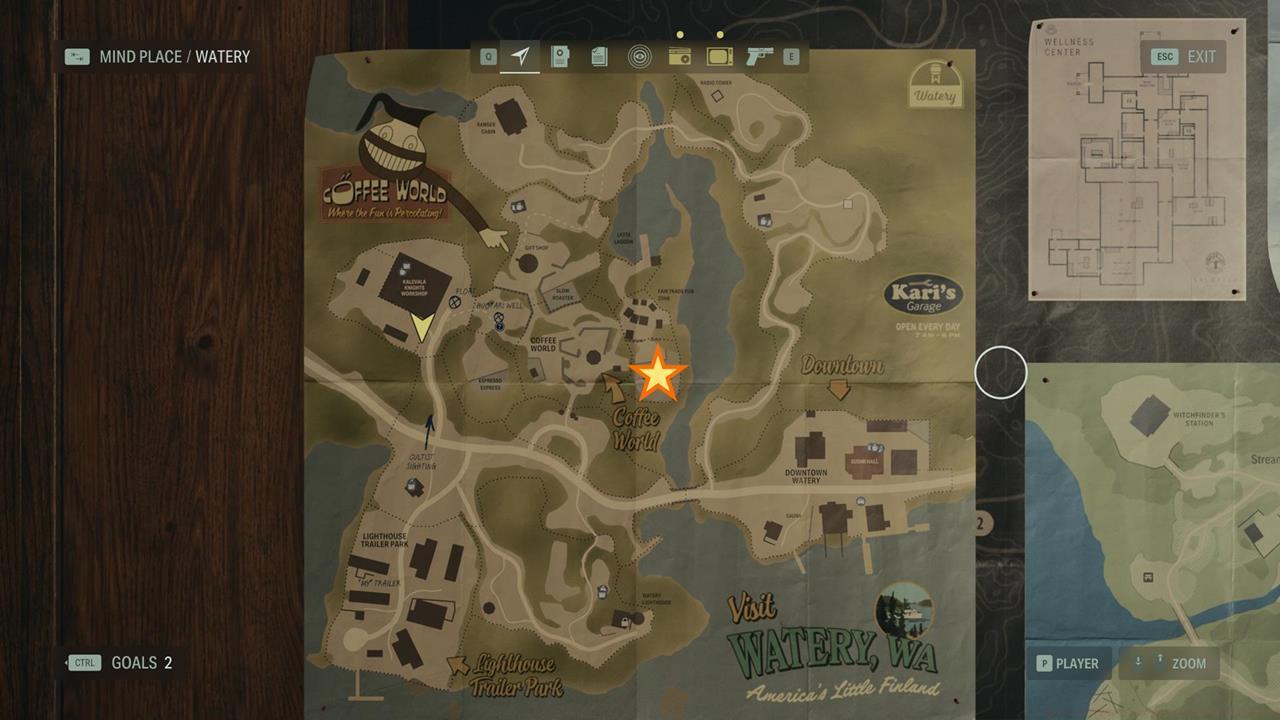Click the Q key navigation indicator
The height and width of the screenshot is (720, 1280).
click(488, 57)
